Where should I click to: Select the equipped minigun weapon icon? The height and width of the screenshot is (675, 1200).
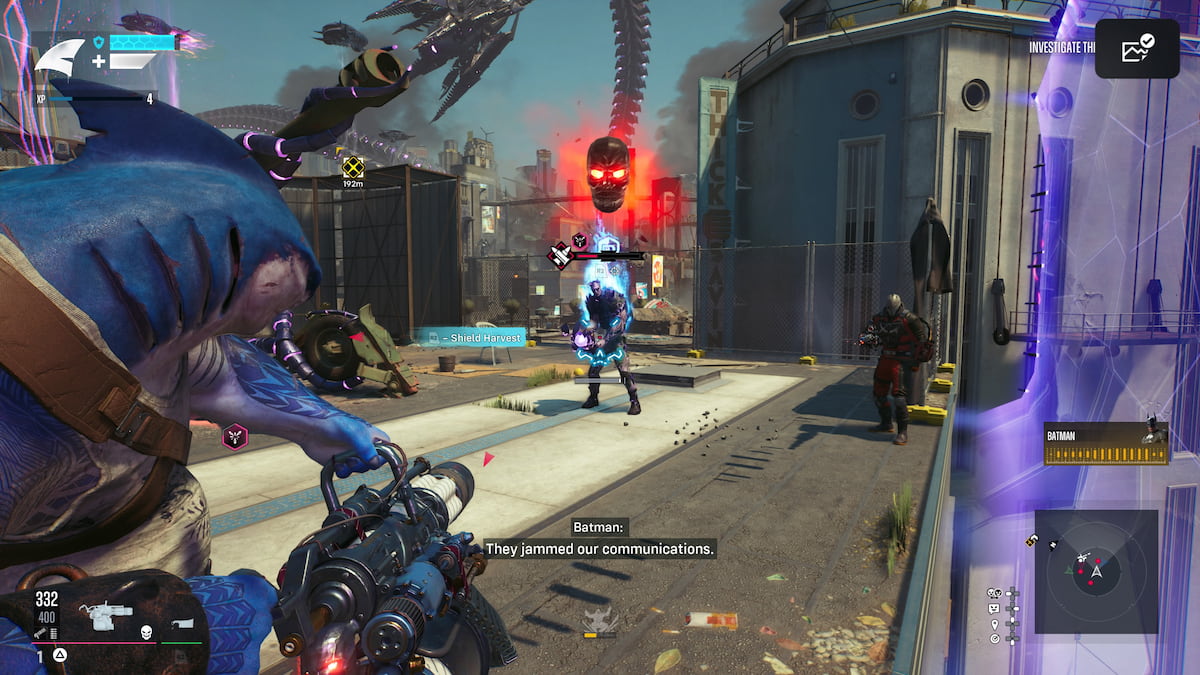click(x=105, y=614)
